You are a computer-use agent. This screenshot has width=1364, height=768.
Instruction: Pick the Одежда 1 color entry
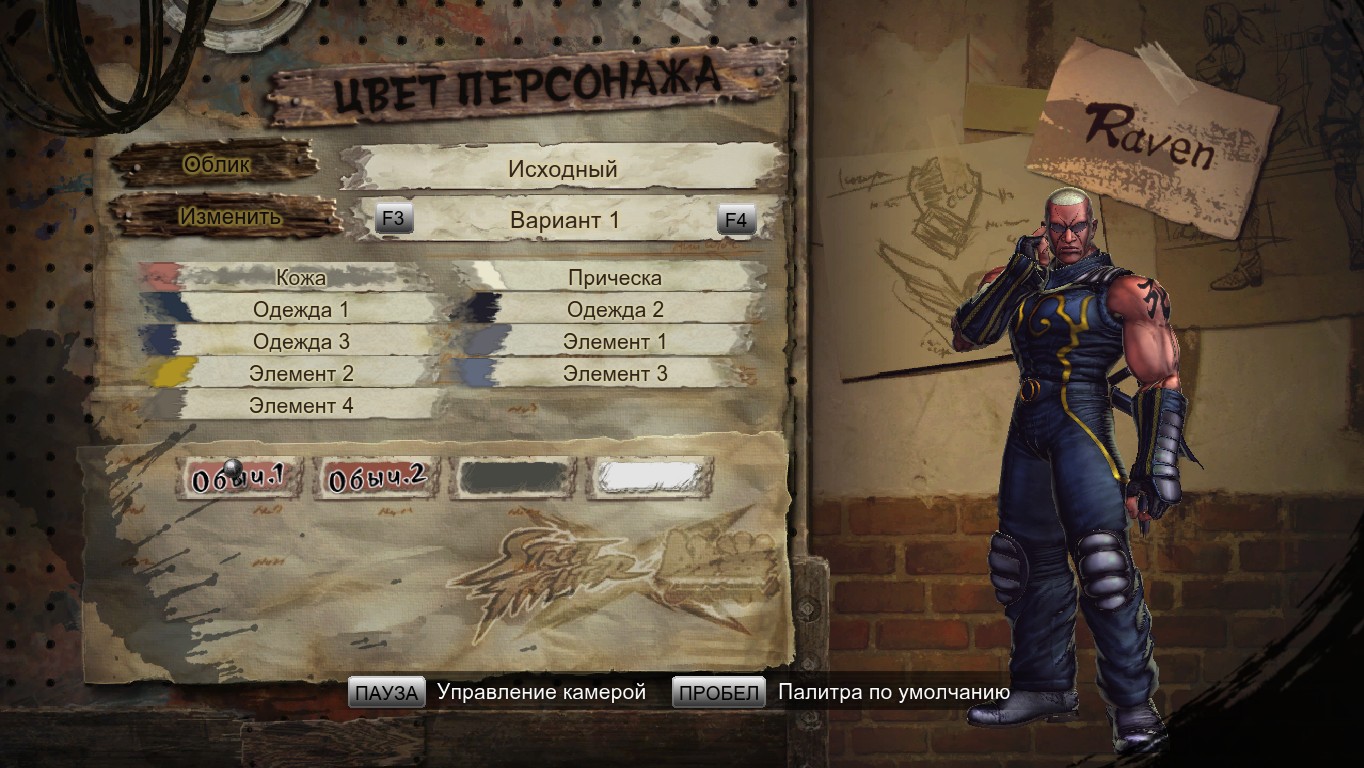point(300,310)
